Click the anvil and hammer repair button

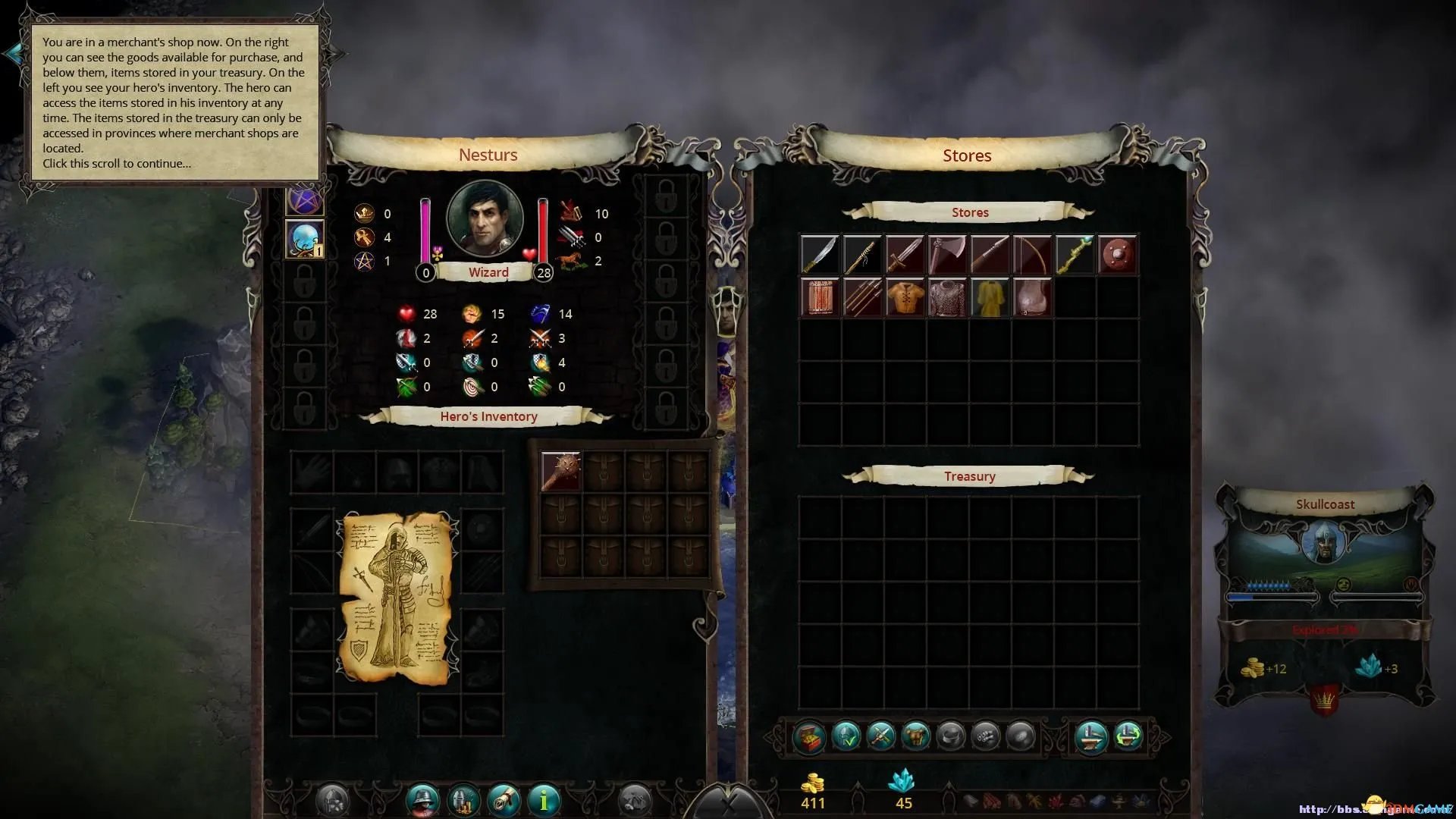click(x=1091, y=736)
